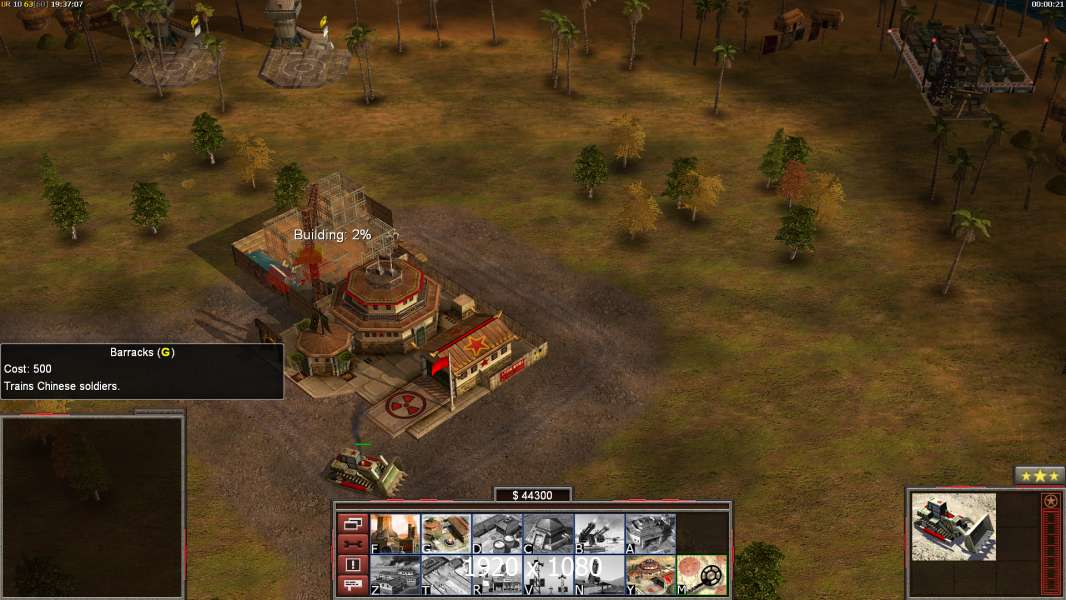Click the red wrench button
This screenshot has width=1066, height=600.
(352, 544)
